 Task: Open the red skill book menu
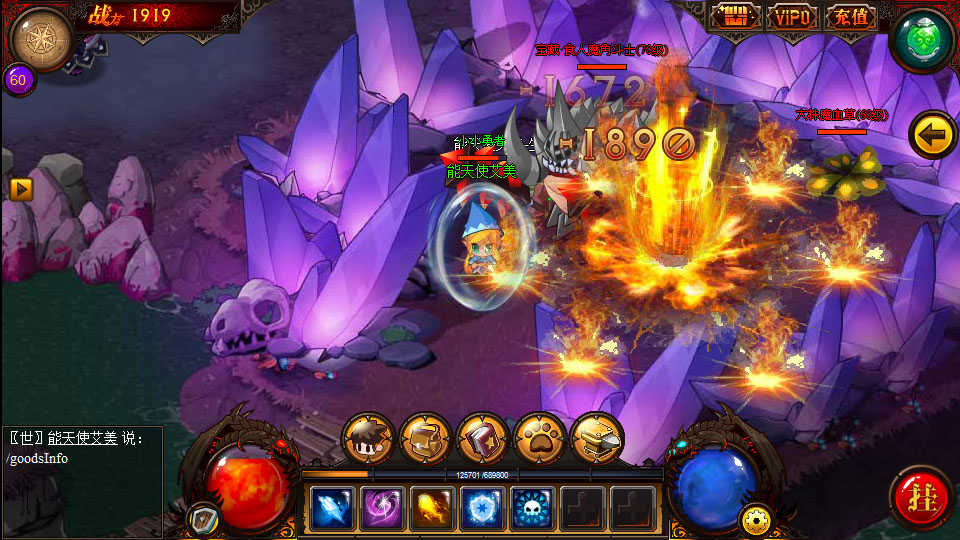[483, 438]
